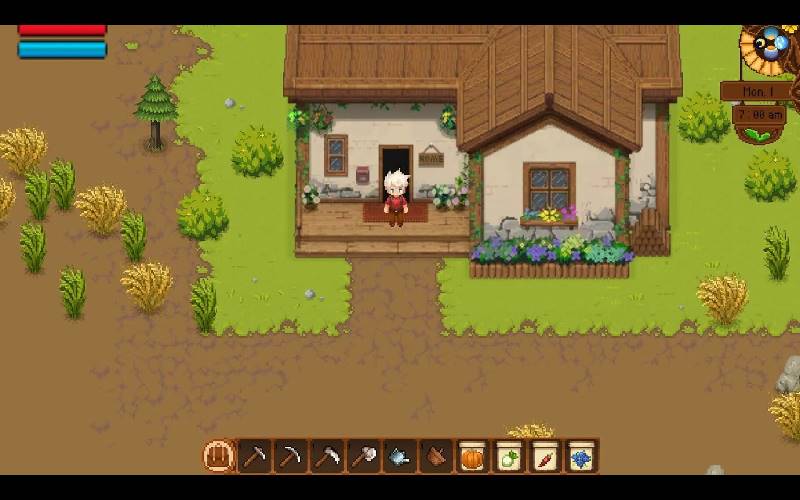Select the axe tool slot
This screenshot has height=500, width=800.
(x=363, y=457)
